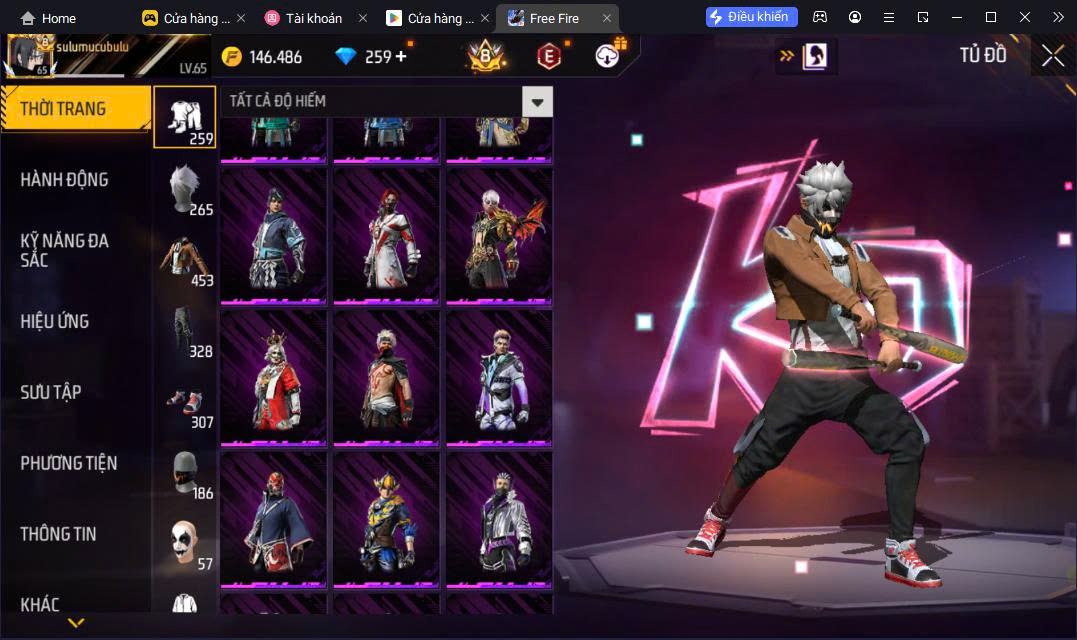Choose the red robed skull king outfit
The image size is (1077, 640).
273,377
